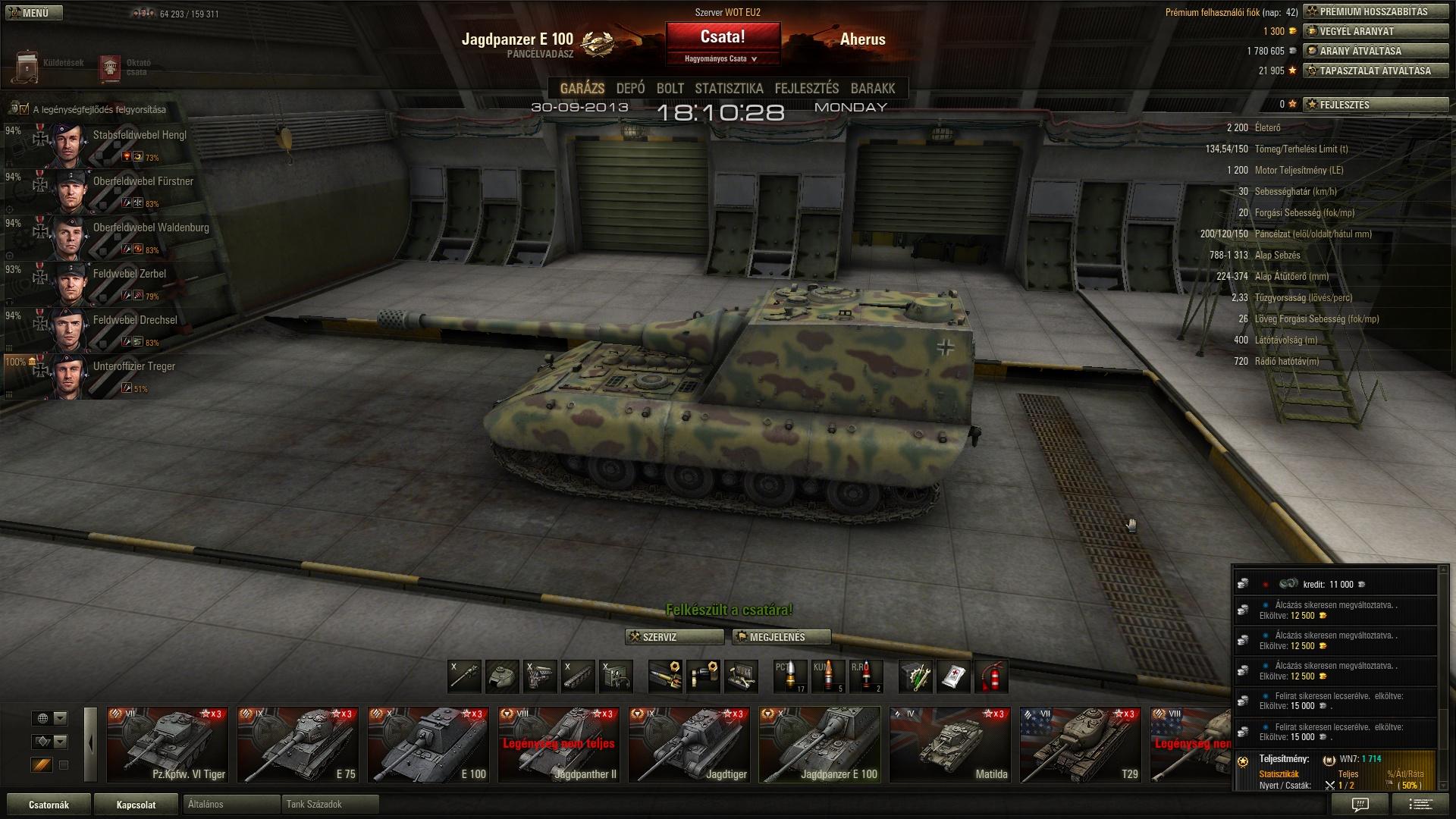Select the E 75 tank in carousel
Viewport: 1456px width, 819px height.
tap(297, 745)
